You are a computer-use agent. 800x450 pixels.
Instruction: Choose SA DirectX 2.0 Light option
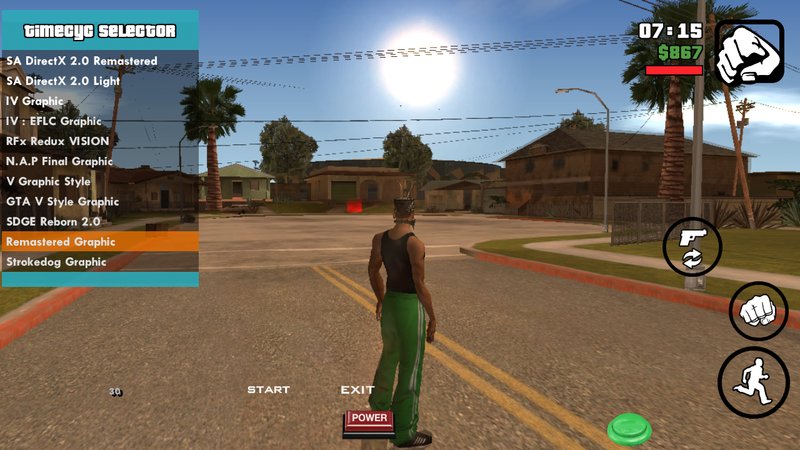(69, 81)
